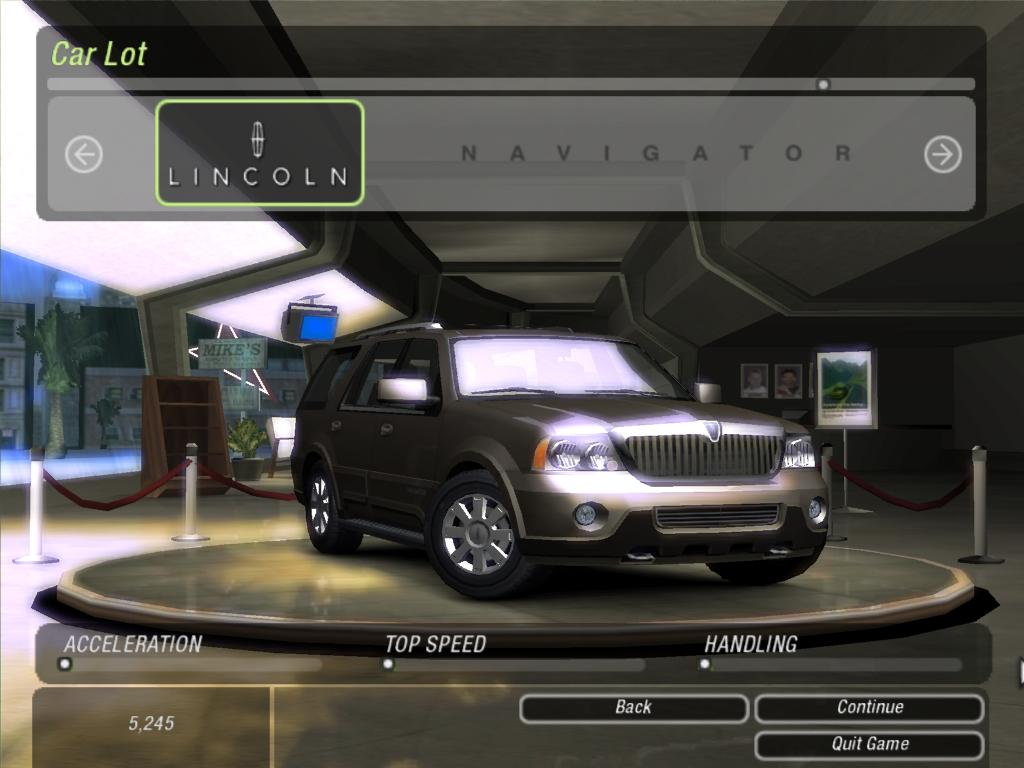The width and height of the screenshot is (1024, 768).
Task: Select the Lincoln Navigator car tile
Action: [259, 153]
